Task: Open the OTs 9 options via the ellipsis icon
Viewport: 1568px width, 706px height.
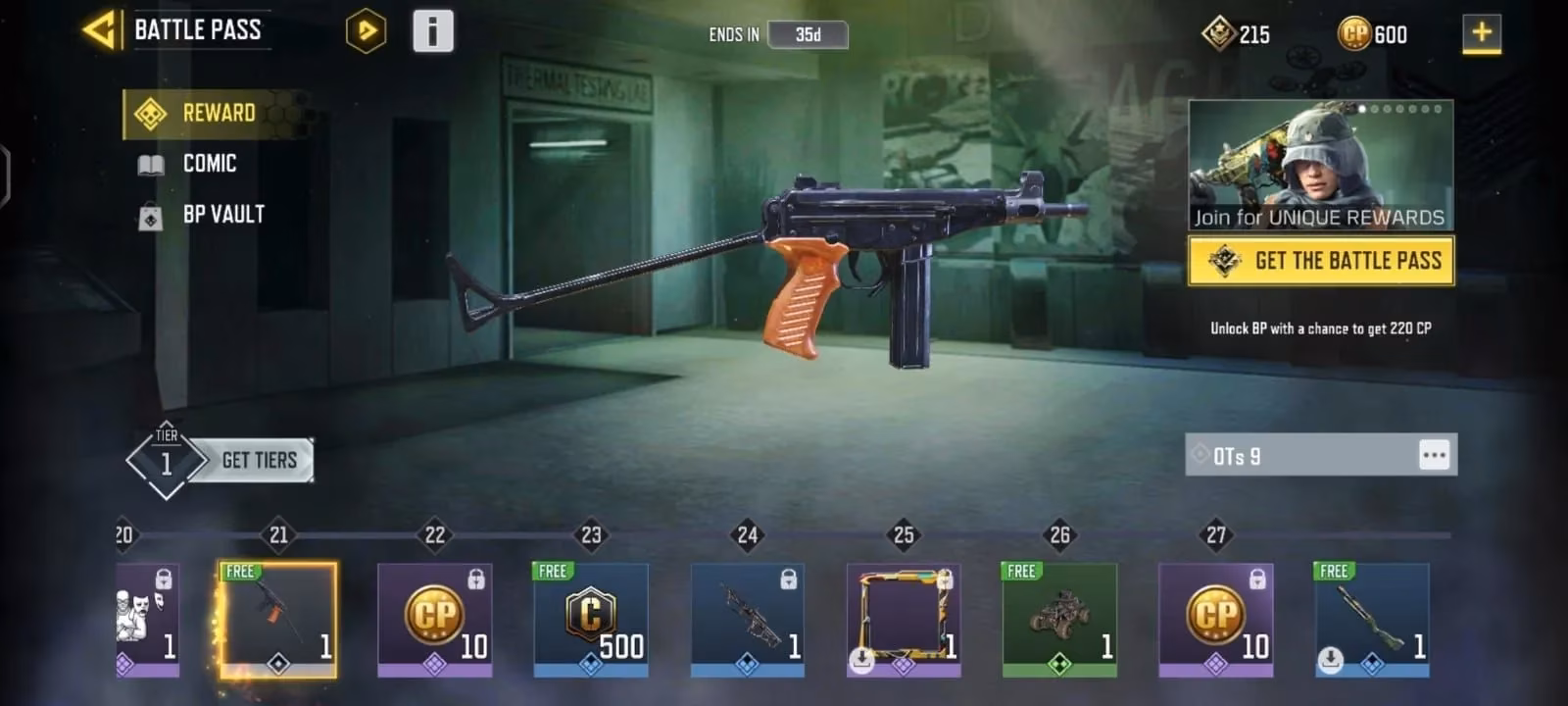Action: [x=1434, y=454]
